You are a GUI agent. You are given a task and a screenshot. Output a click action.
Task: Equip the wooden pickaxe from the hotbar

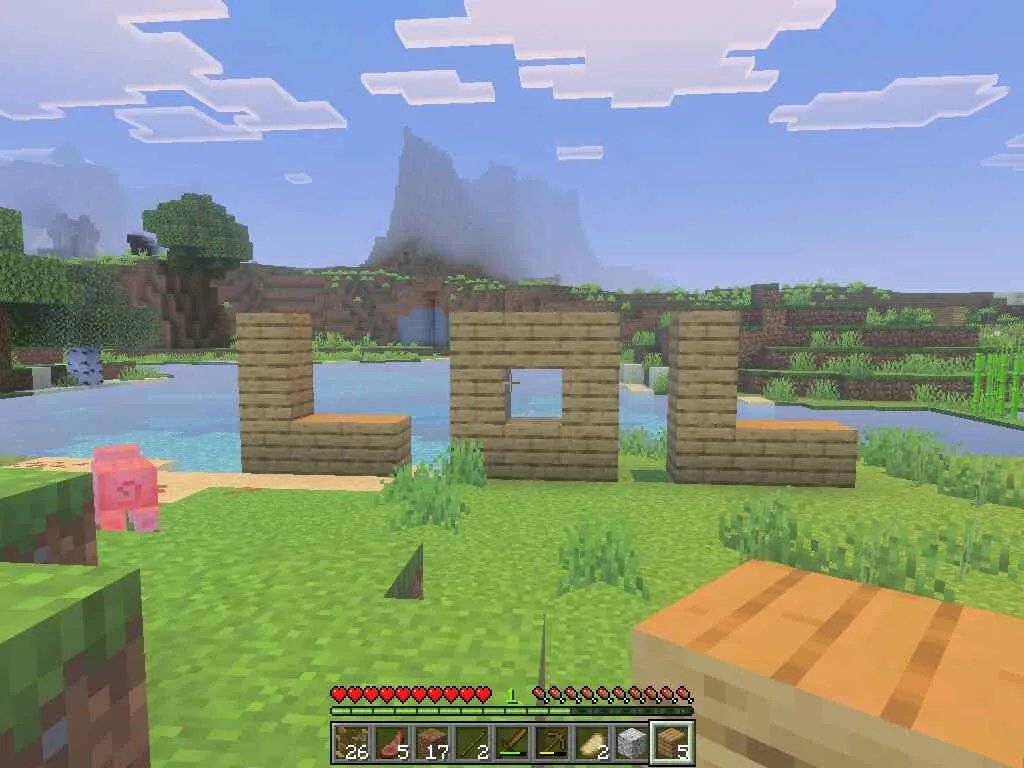click(551, 743)
